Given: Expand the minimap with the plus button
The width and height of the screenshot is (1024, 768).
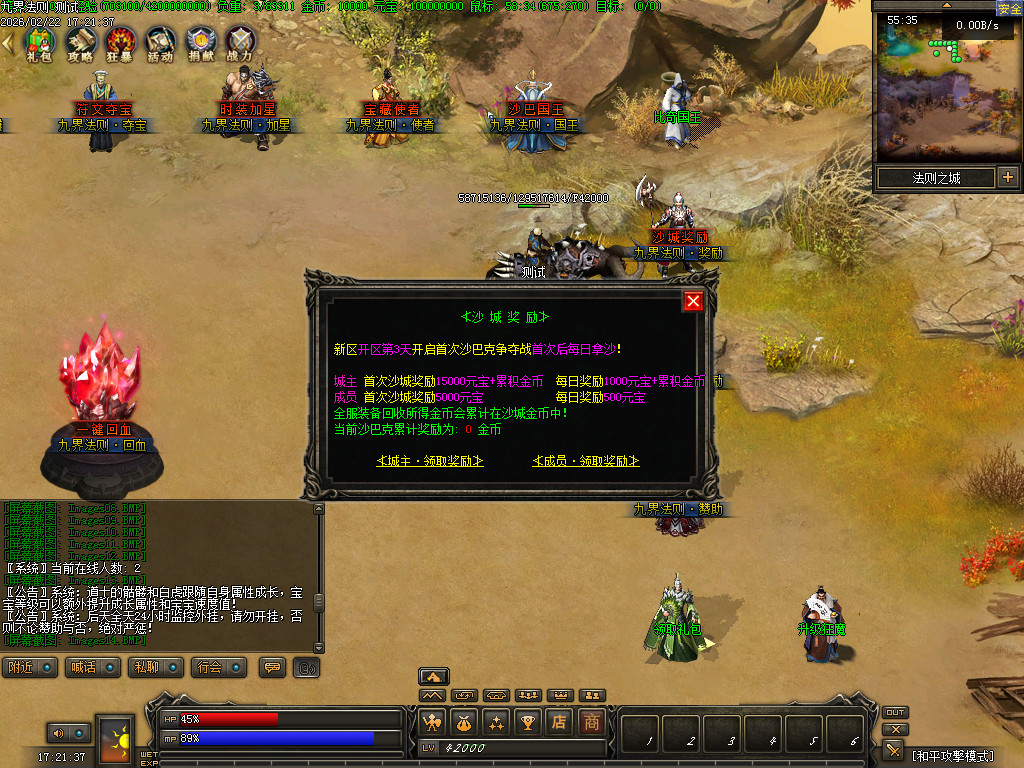Looking at the screenshot, I should pyautogui.click(x=1007, y=178).
